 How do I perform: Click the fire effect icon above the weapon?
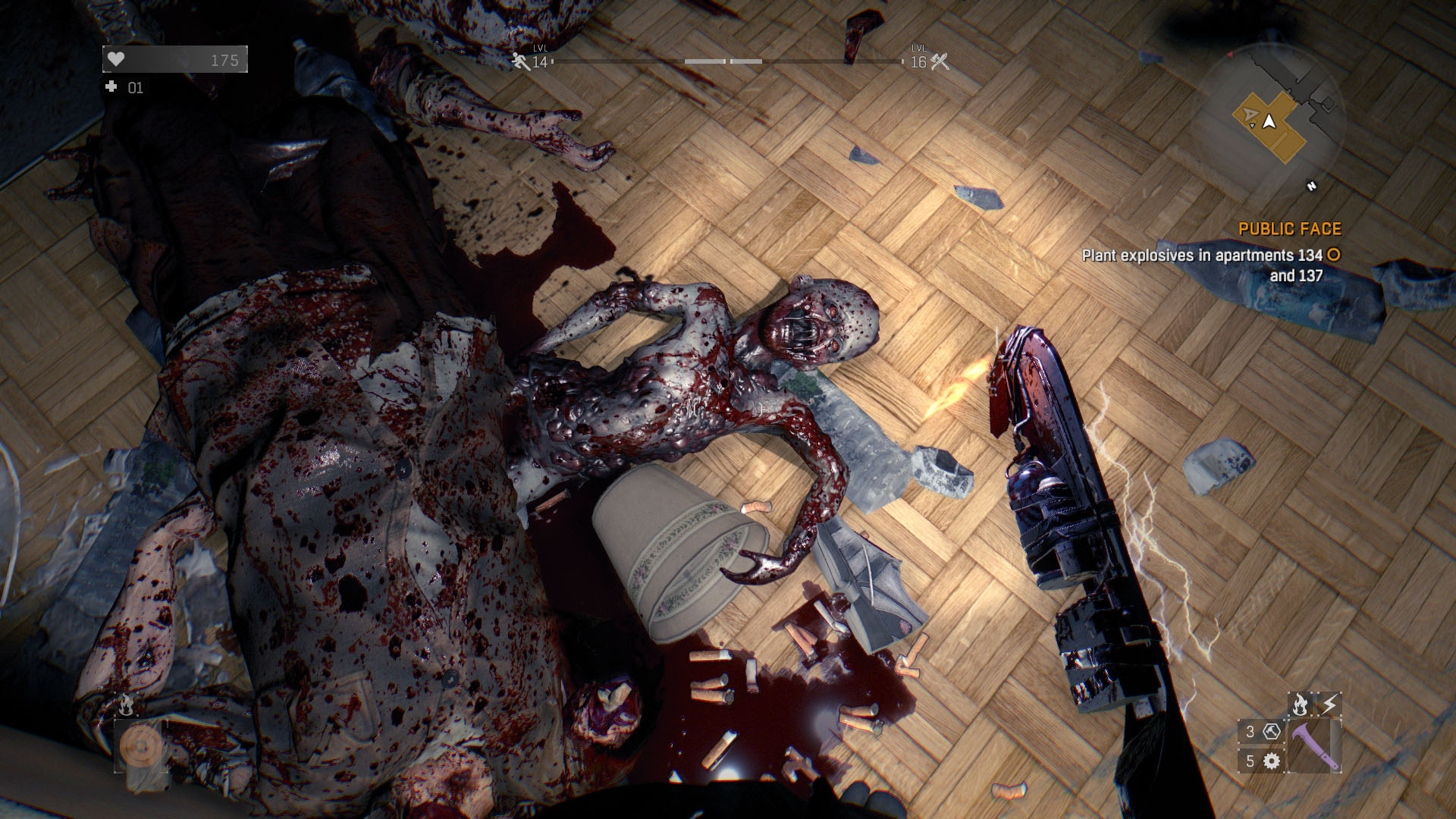[x=1300, y=704]
